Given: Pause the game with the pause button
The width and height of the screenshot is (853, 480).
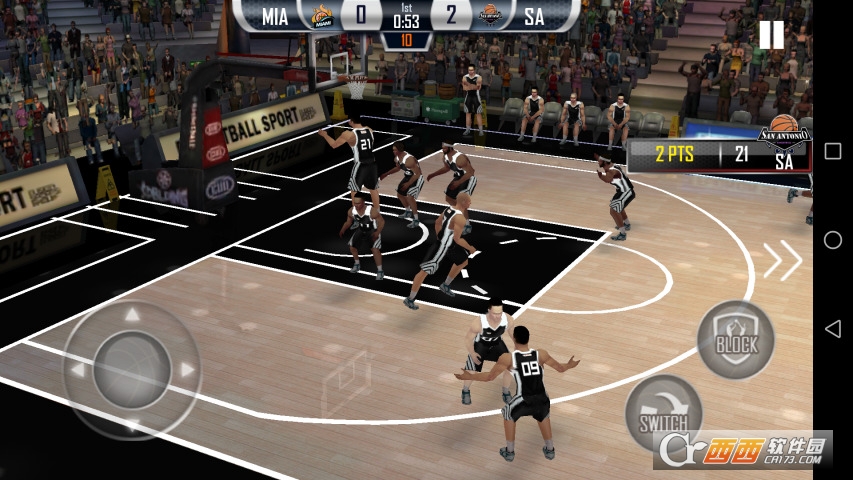Looking at the screenshot, I should [771, 35].
